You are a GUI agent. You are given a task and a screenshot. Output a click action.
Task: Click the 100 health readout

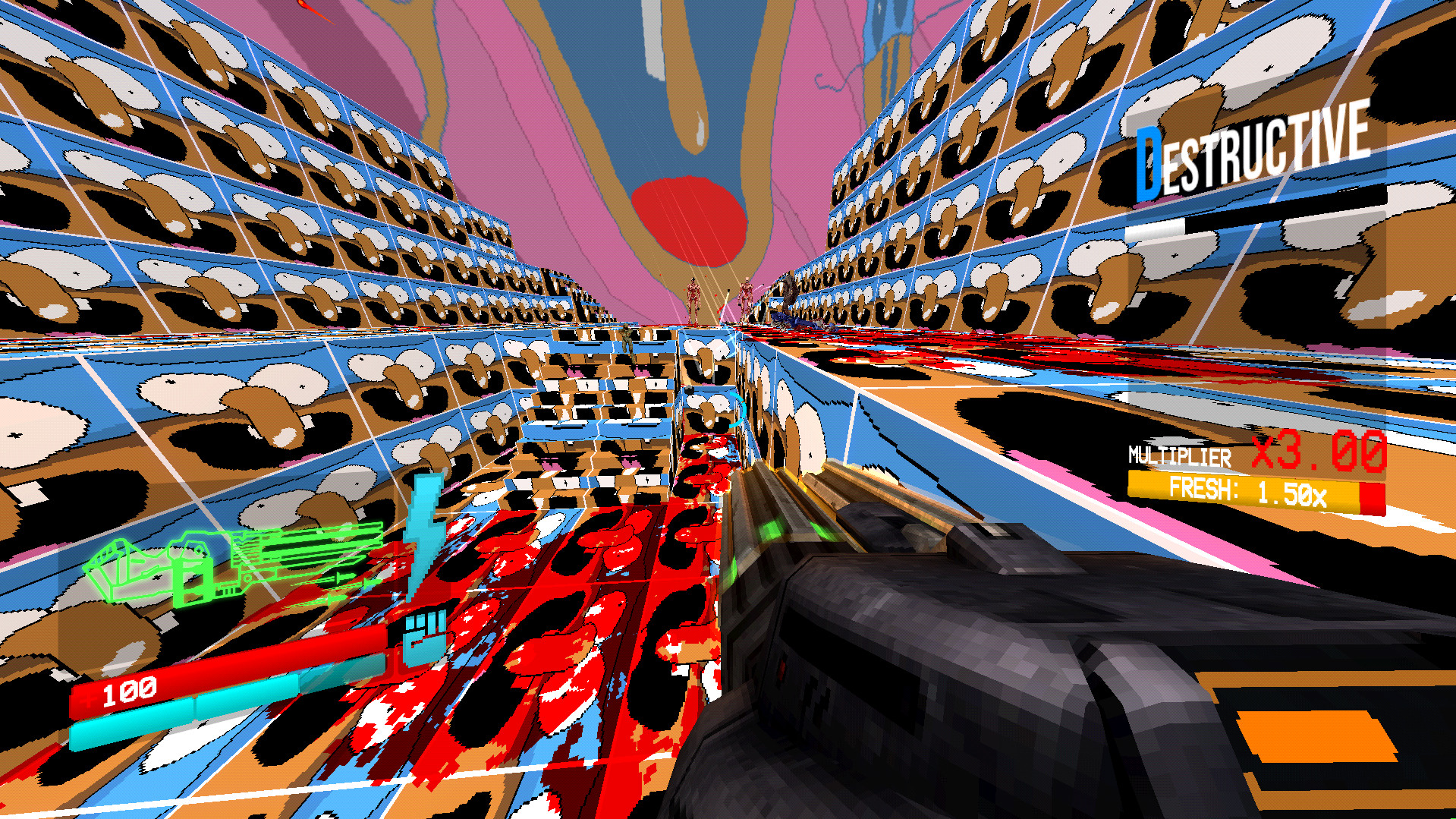point(129,691)
